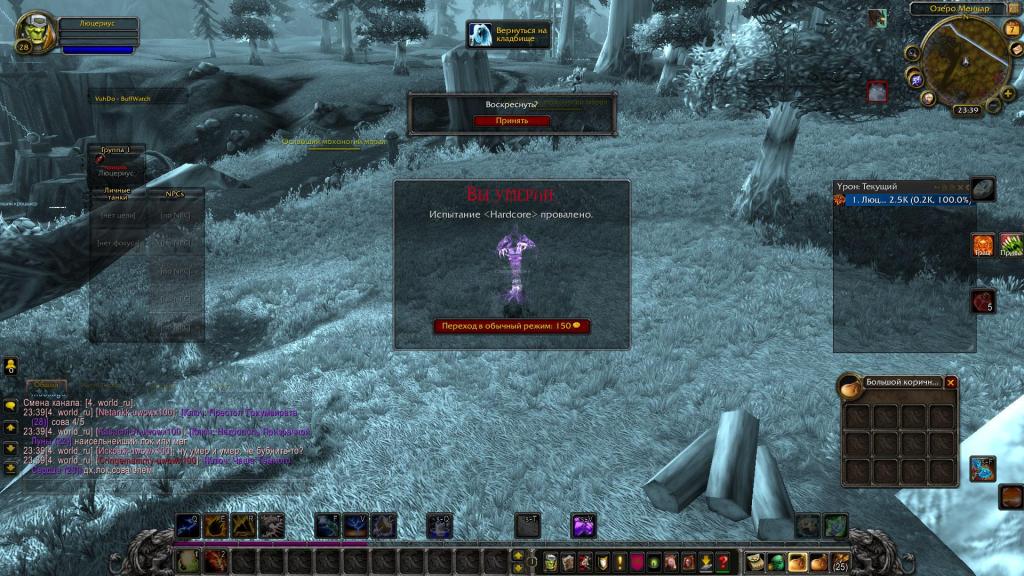Accept the resurrection with the Принять button
Screen dimensions: 1024x576
pos(512,121)
